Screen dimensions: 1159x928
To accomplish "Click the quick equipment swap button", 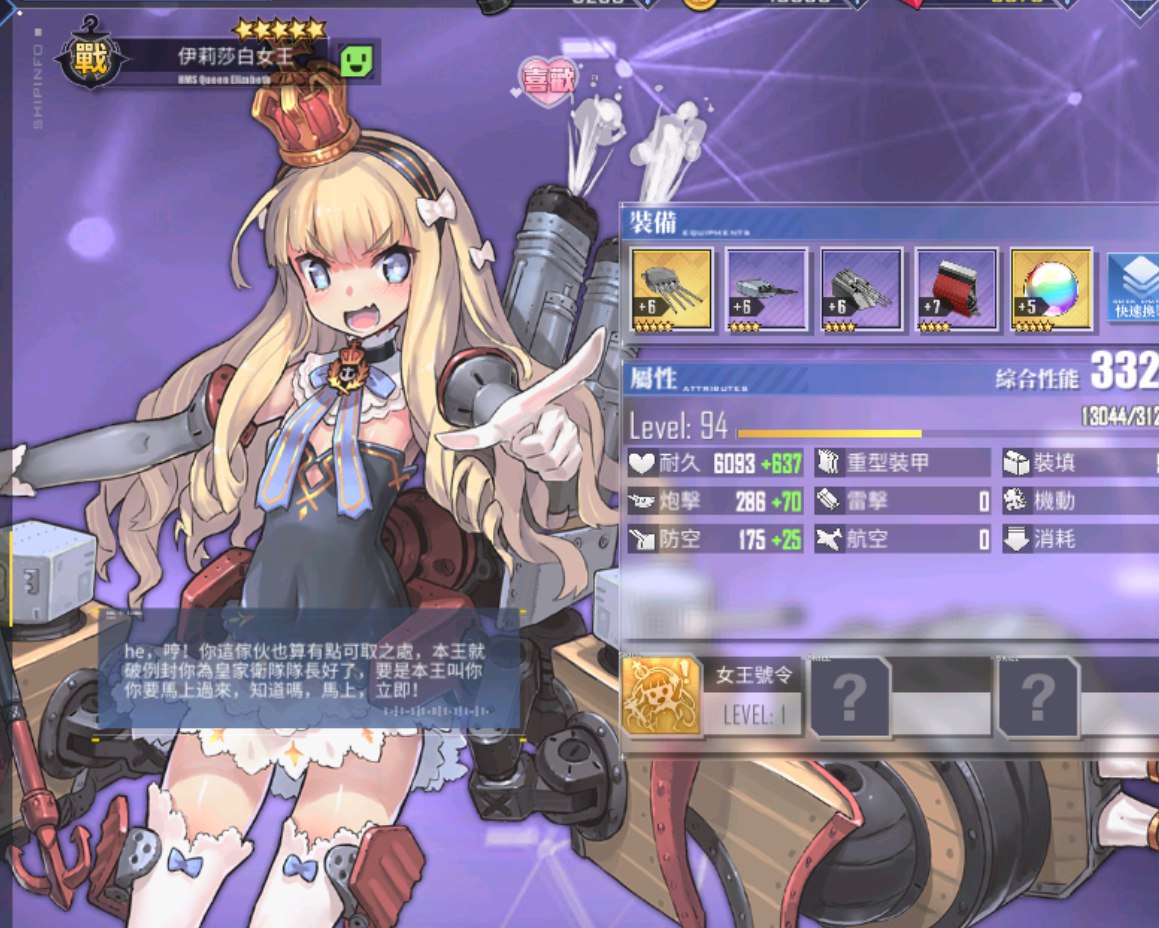I will [1134, 288].
